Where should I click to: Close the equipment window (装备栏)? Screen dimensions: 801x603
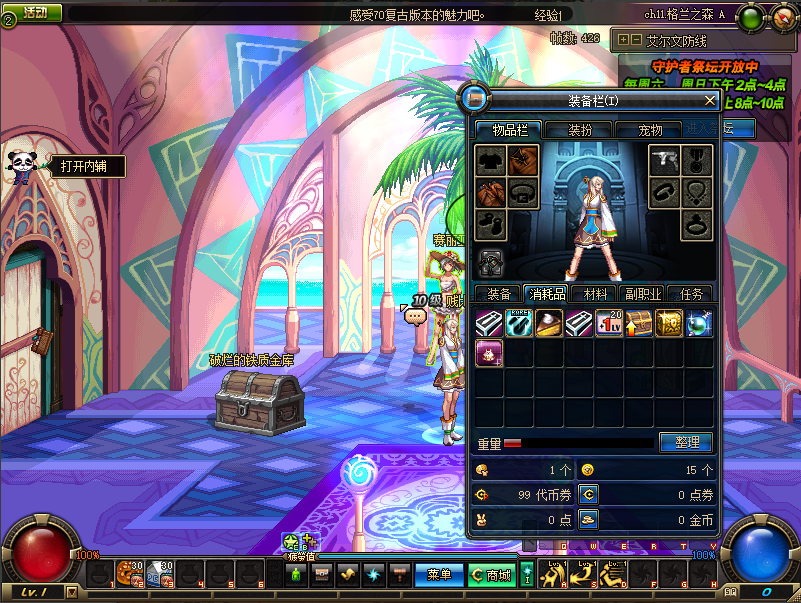pyautogui.click(x=710, y=100)
